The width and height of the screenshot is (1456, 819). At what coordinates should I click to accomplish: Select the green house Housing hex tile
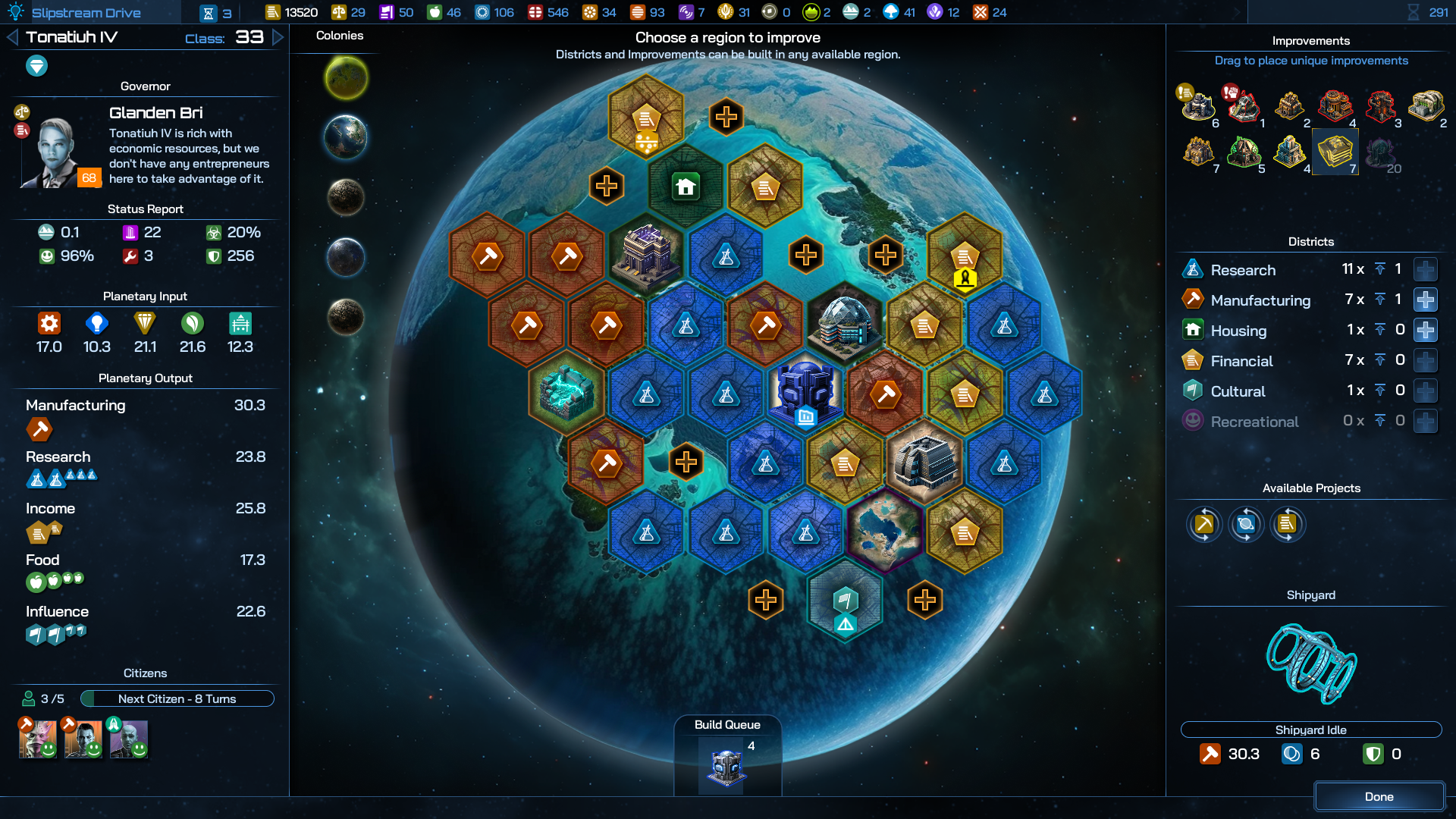tap(686, 187)
